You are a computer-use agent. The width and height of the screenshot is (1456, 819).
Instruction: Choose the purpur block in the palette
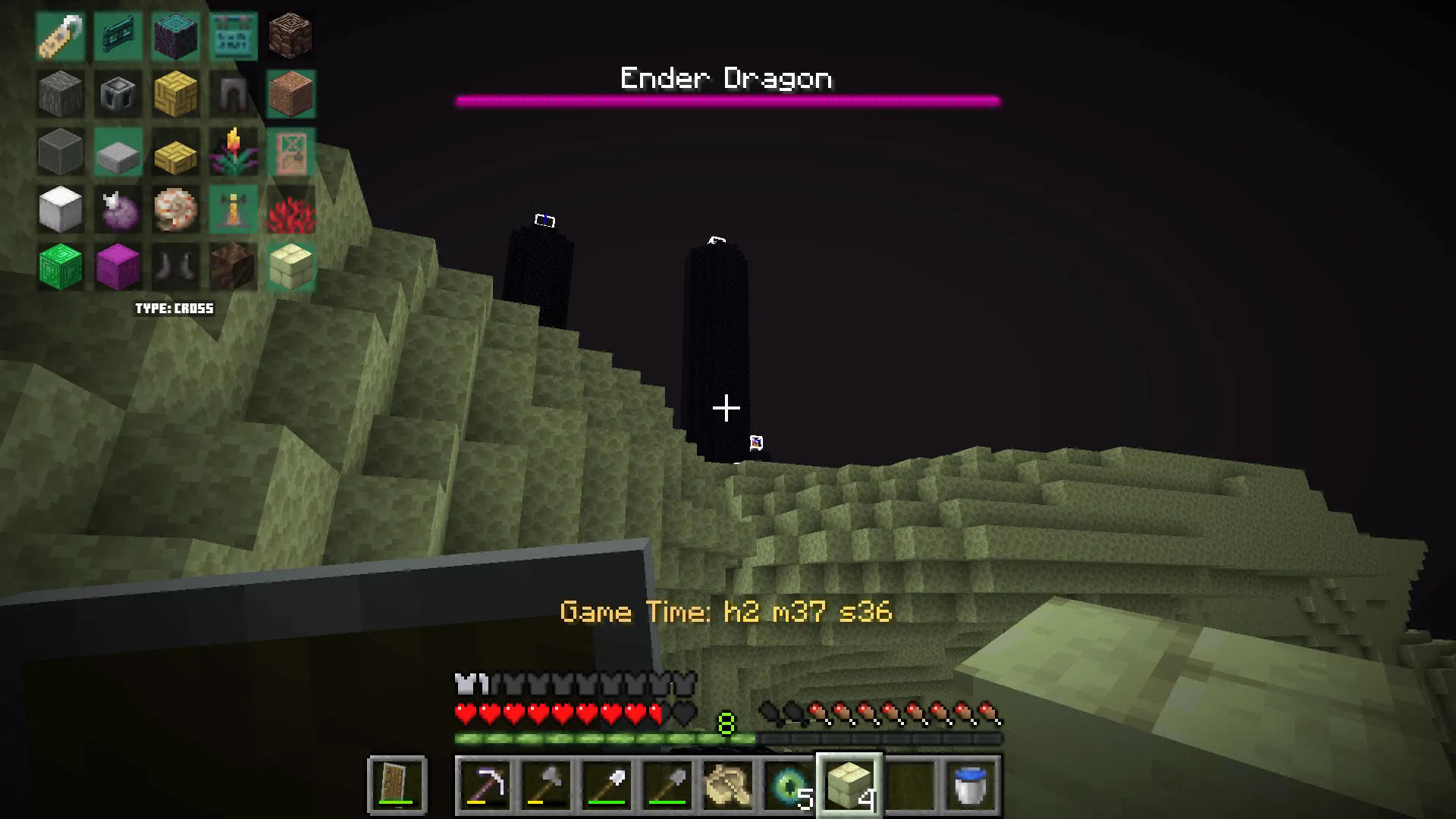118,267
